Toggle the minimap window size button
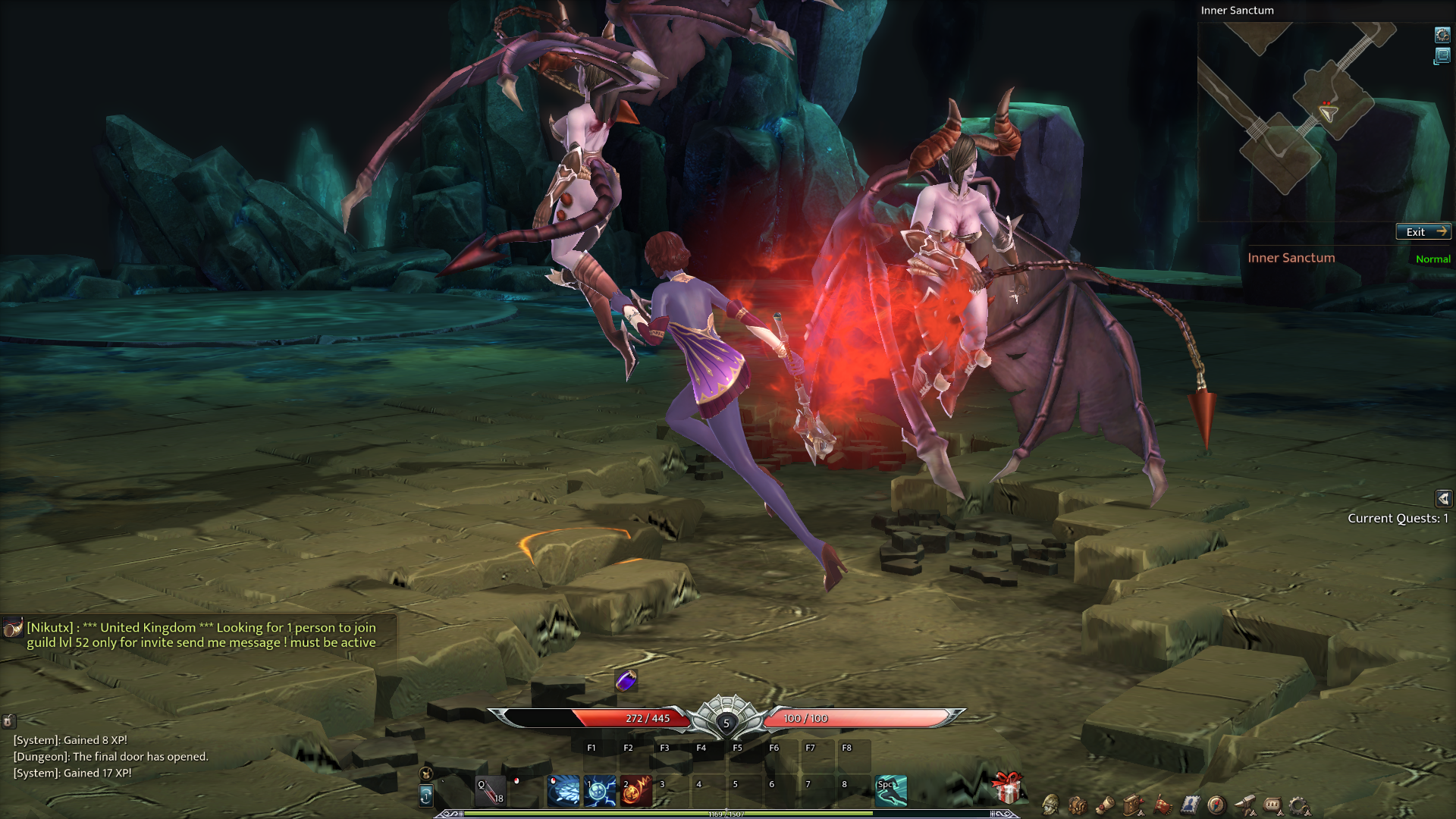This screenshot has height=819, width=1456. pyautogui.click(x=1442, y=55)
